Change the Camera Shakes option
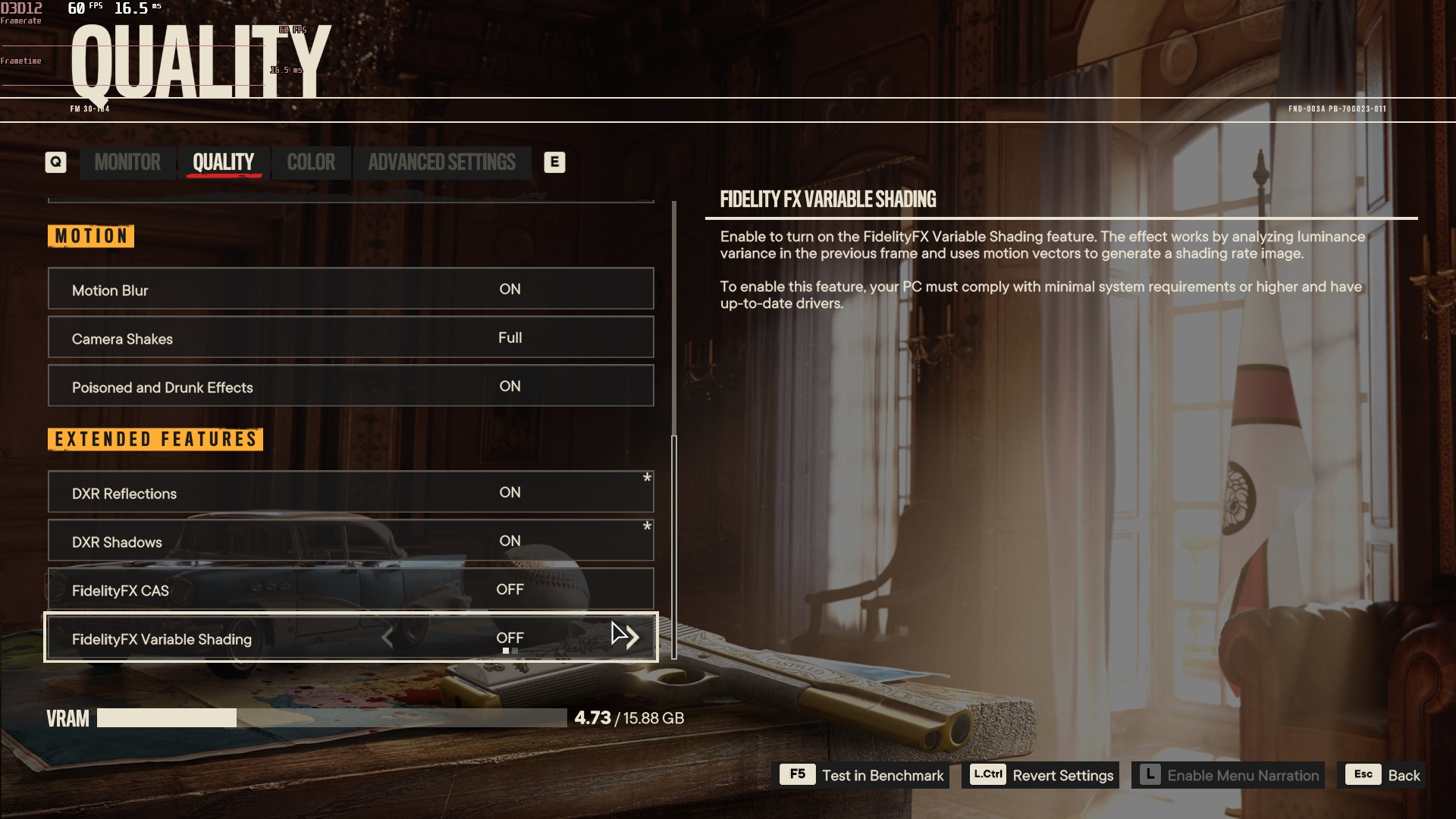Image resolution: width=1456 pixels, height=819 pixels. tap(350, 337)
